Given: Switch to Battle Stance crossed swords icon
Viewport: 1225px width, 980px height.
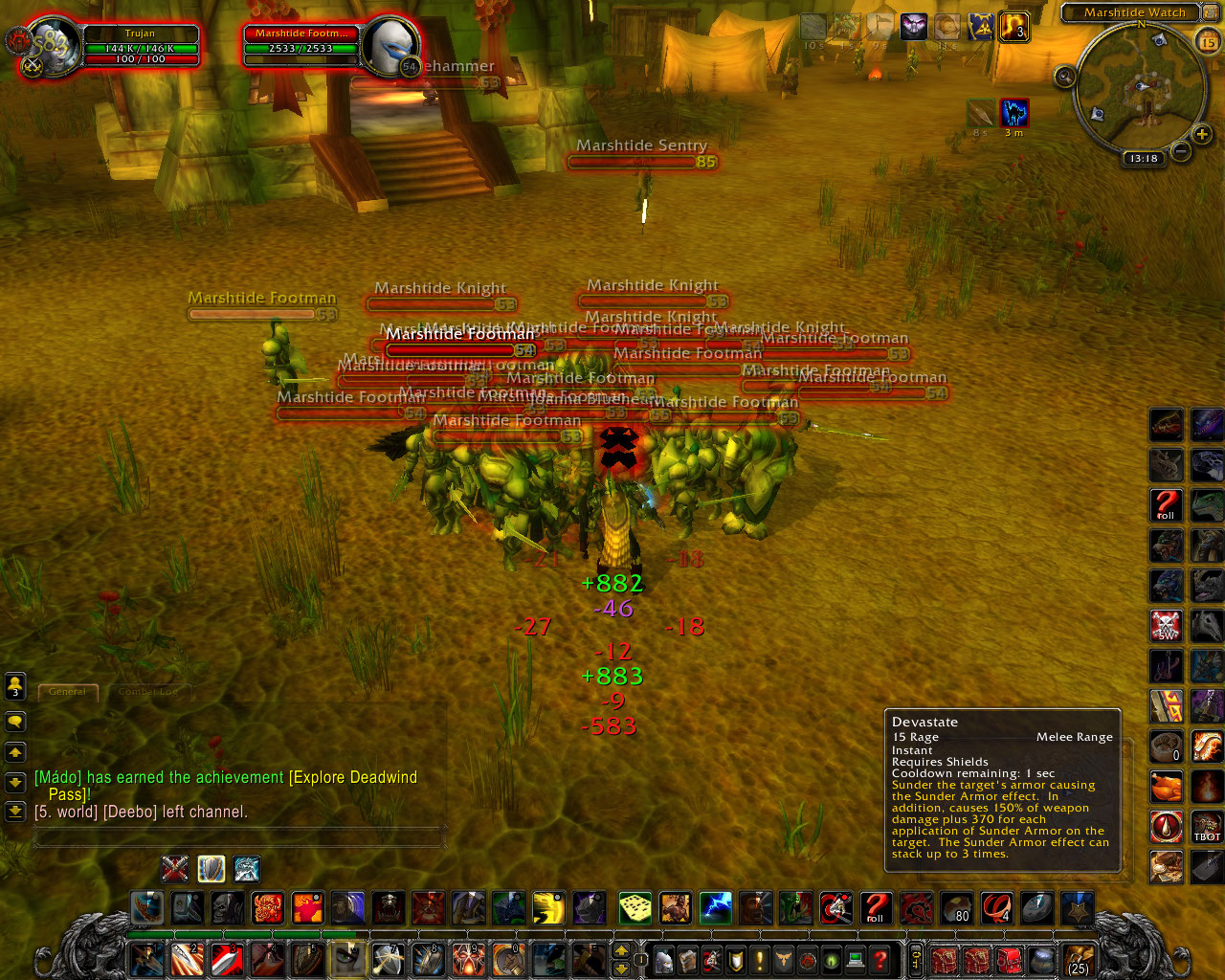Looking at the screenshot, I should pyautogui.click(x=173, y=867).
